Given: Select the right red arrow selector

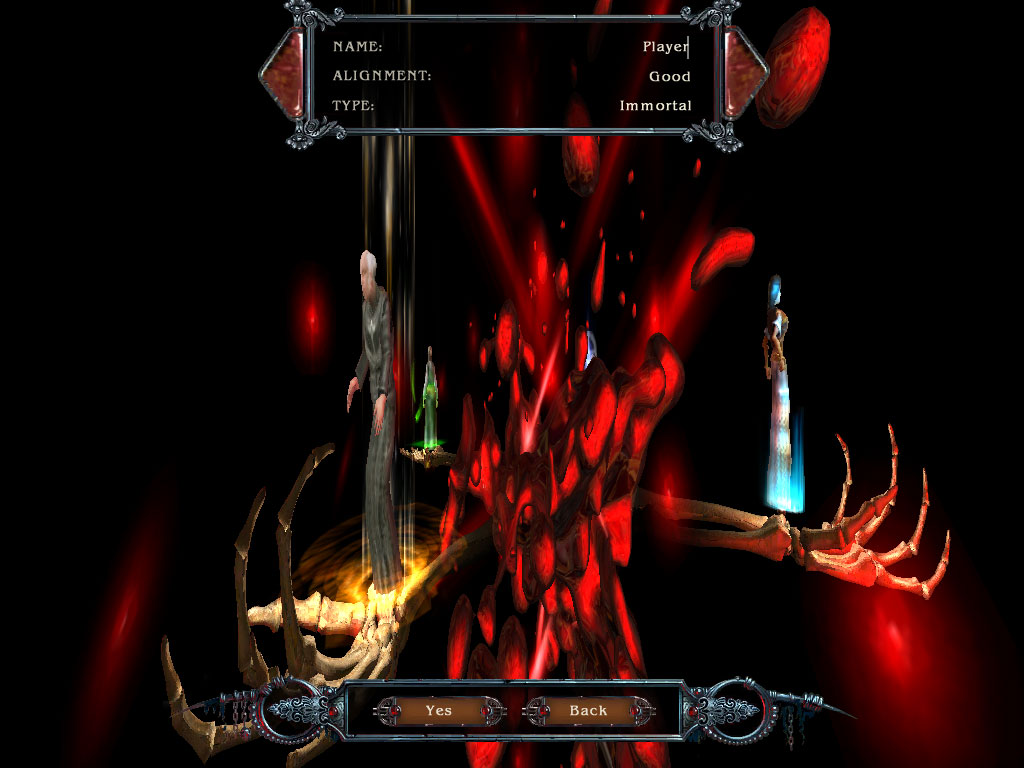Looking at the screenshot, I should pos(743,72).
